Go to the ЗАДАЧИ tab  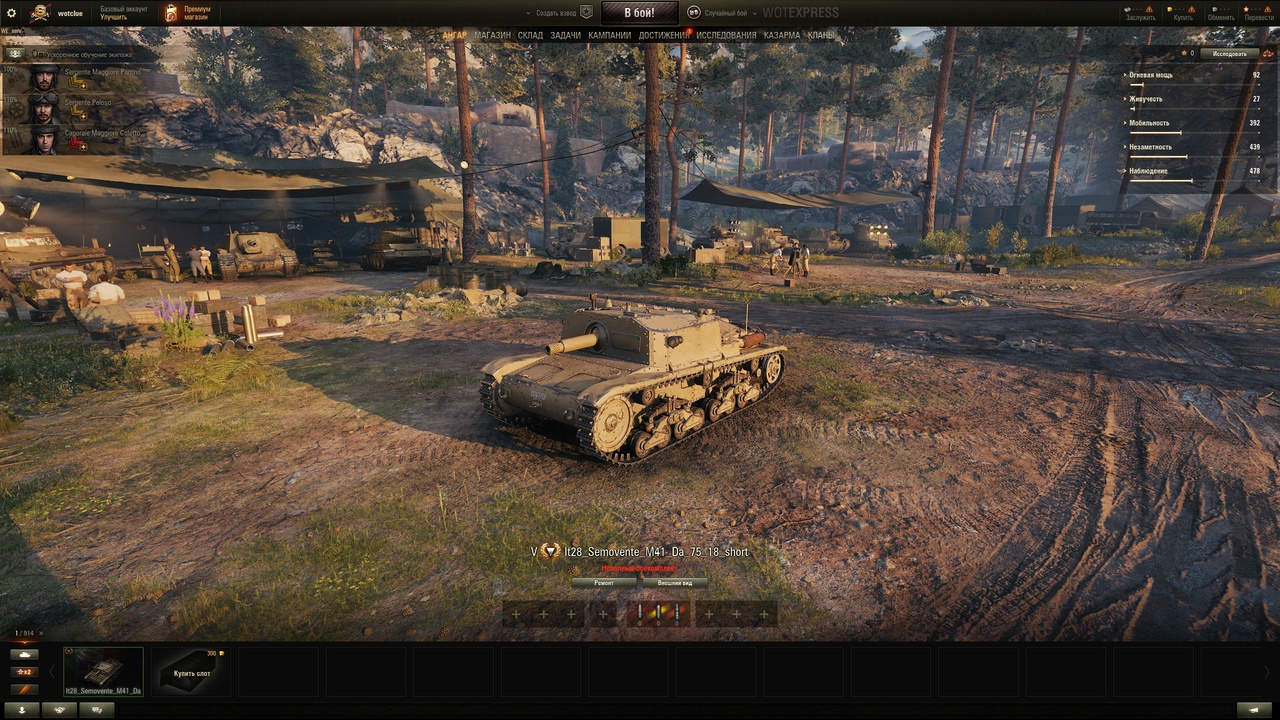pyautogui.click(x=565, y=36)
